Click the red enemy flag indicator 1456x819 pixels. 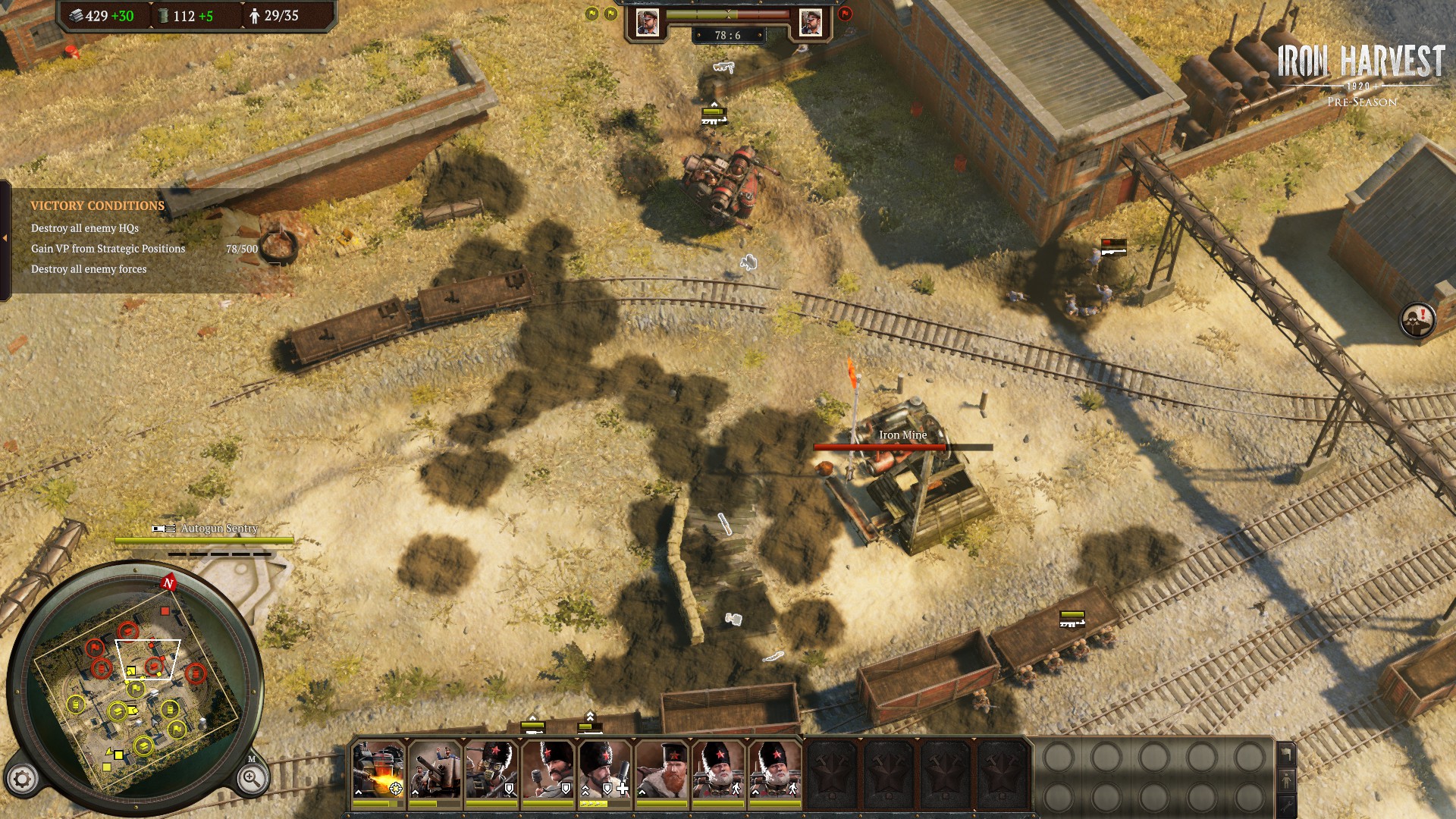[846, 14]
